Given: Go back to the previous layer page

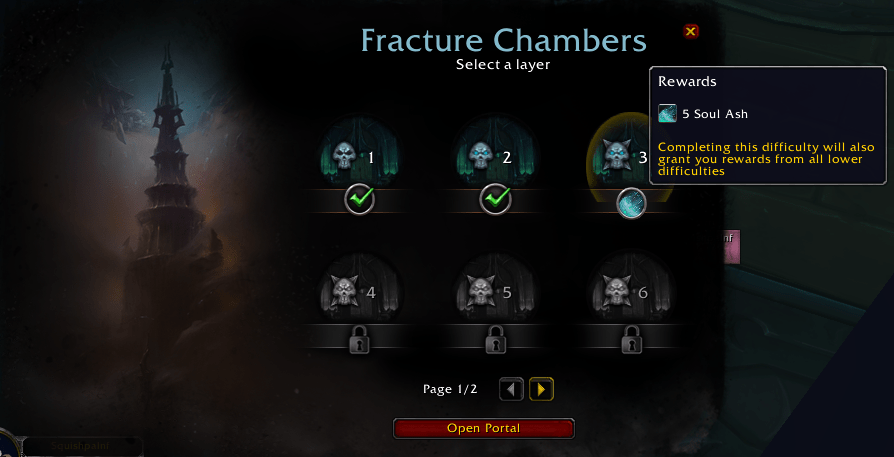Looking at the screenshot, I should pos(511,389).
